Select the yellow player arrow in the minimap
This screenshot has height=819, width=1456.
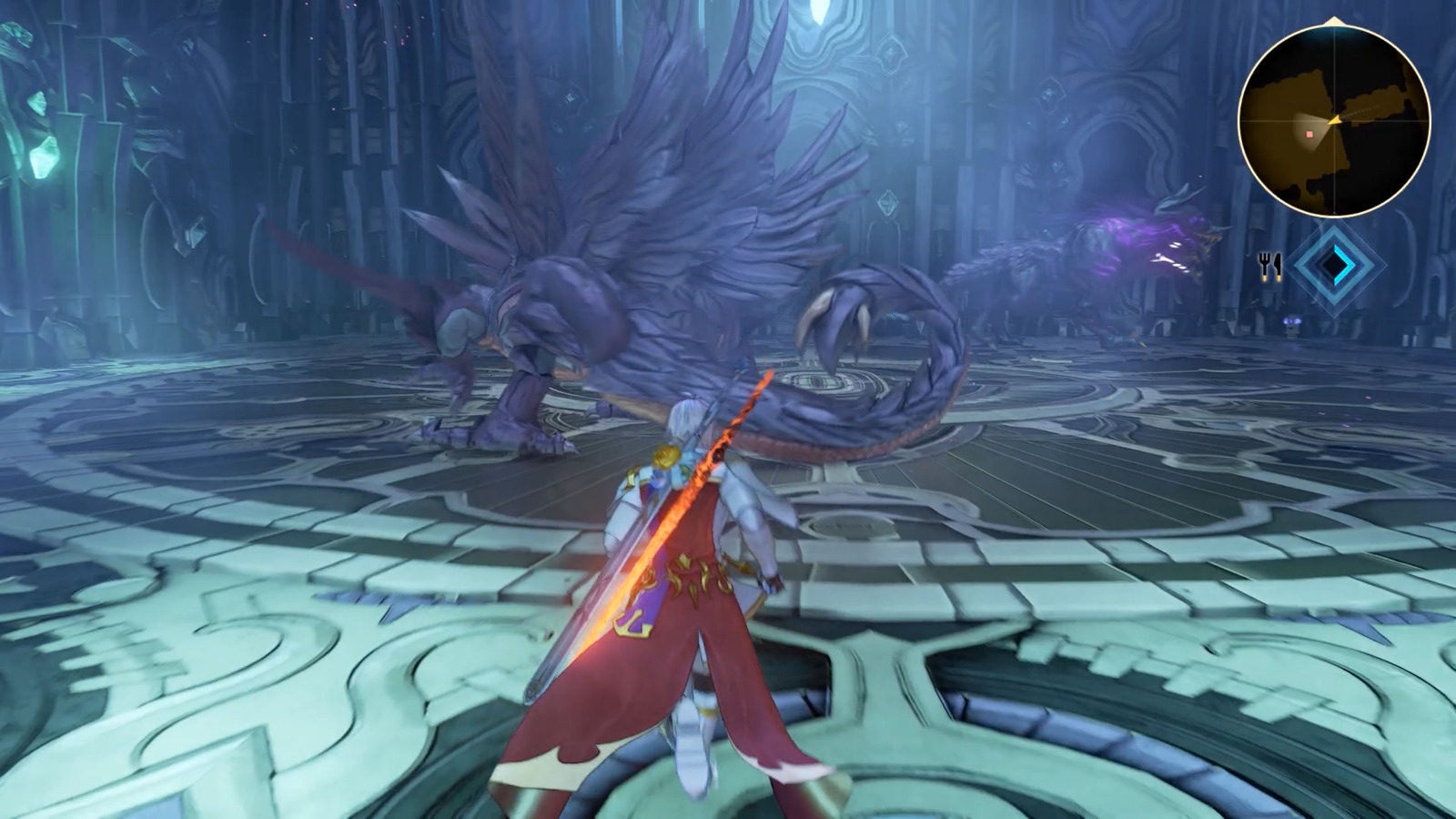tap(1334, 119)
